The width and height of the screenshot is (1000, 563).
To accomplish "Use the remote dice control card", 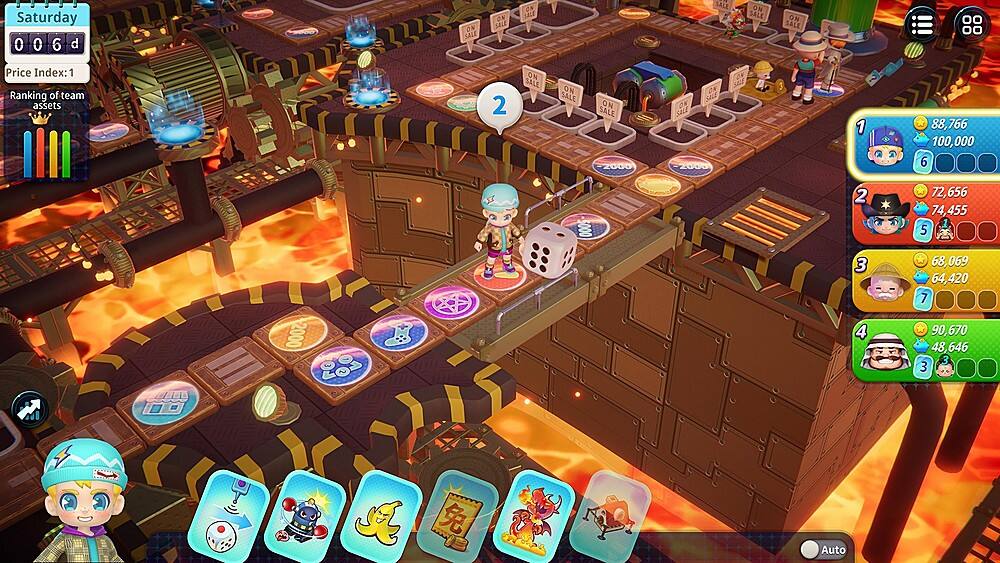I will point(227,516).
